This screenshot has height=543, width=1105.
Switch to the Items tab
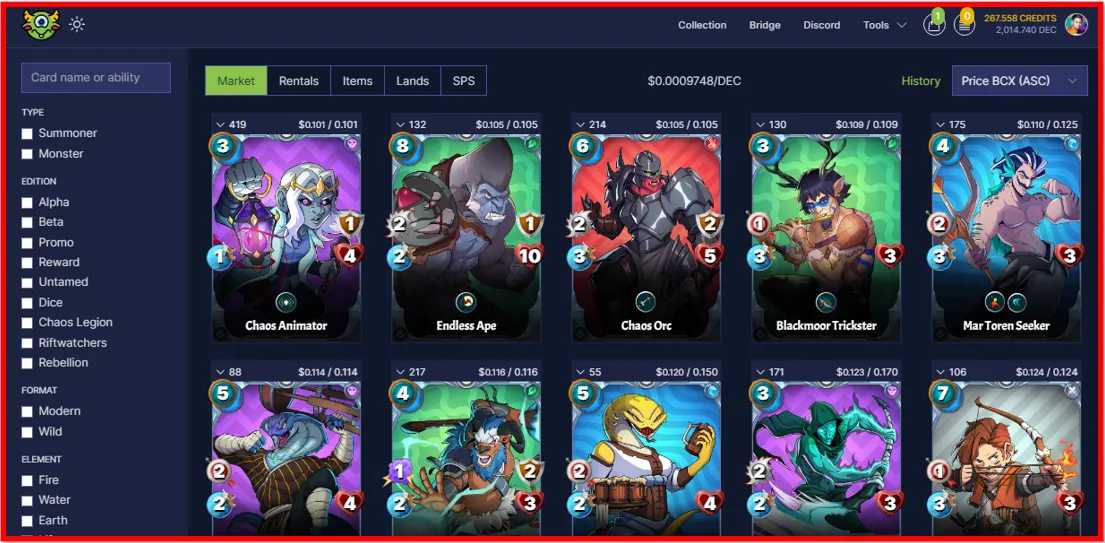[x=357, y=81]
